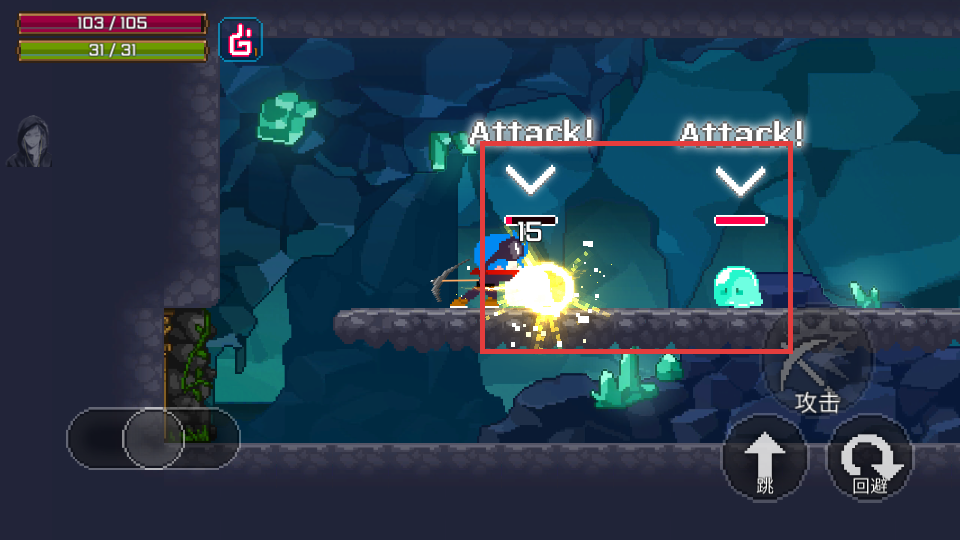This screenshot has width=960, height=540.
Task: Click the hooded character portrait
Action: pyautogui.click(x=30, y=141)
